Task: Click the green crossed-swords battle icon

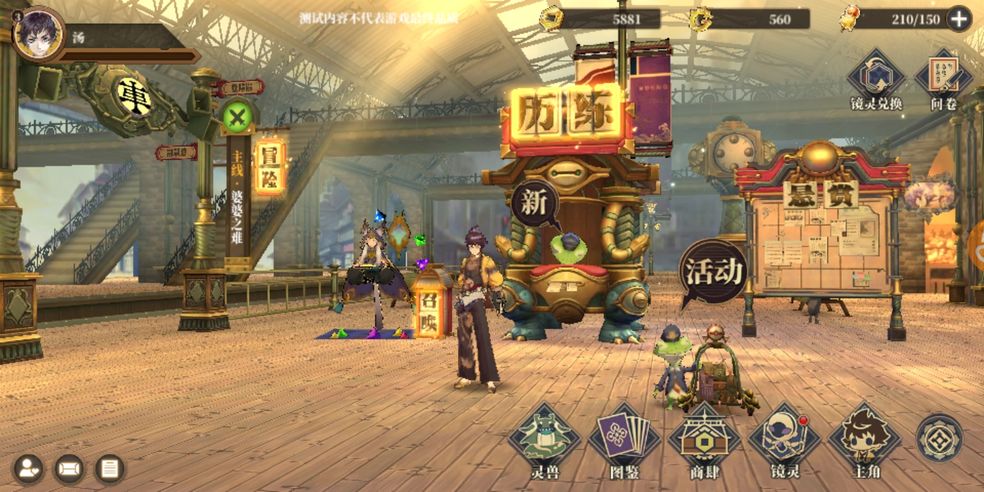Action: 236,118
